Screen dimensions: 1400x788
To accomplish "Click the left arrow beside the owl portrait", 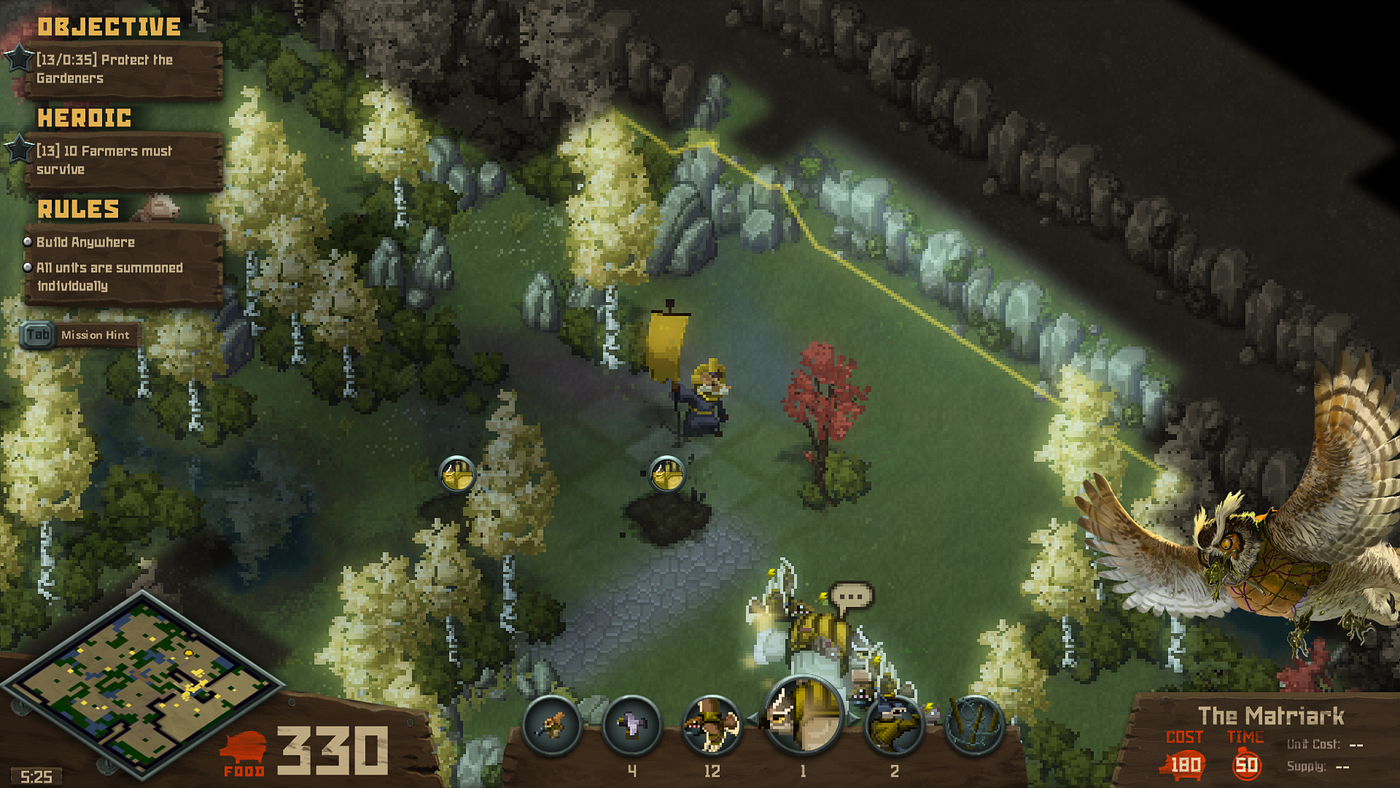I will [x=752, y=718].
